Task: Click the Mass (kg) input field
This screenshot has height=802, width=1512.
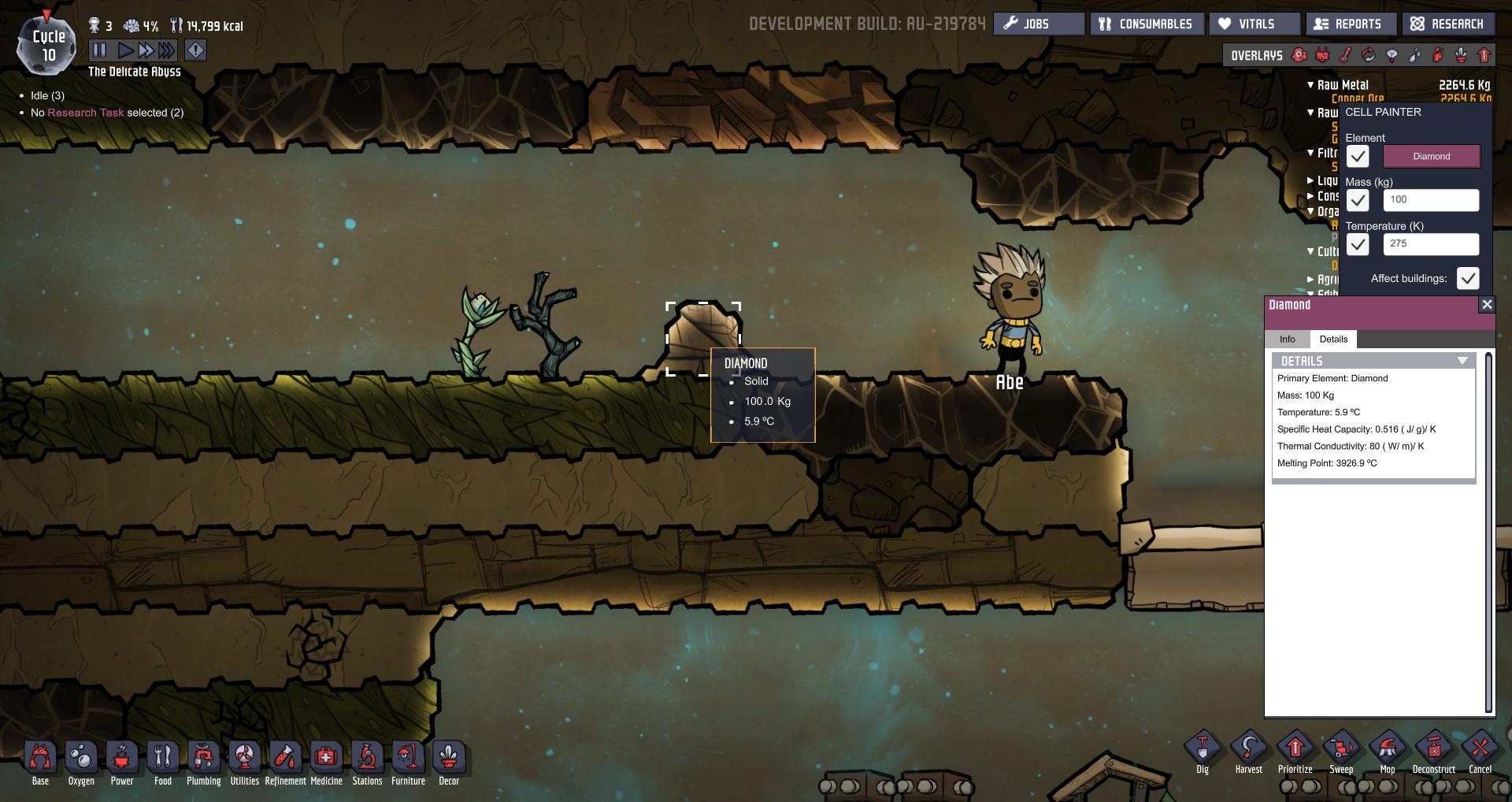Action: point(1430,200)
